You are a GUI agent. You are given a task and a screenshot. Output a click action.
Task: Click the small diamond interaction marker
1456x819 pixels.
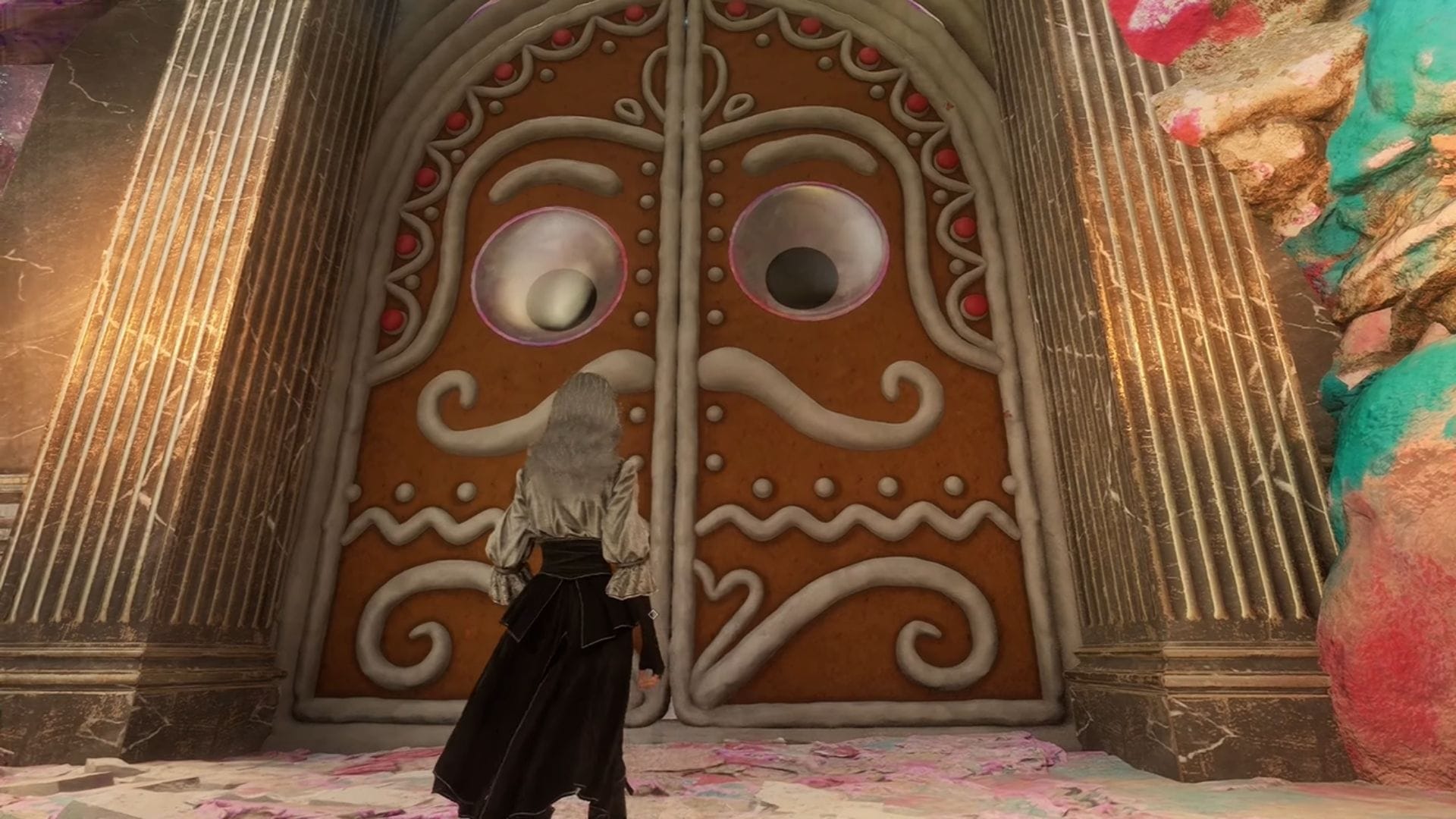pos(654,613)
